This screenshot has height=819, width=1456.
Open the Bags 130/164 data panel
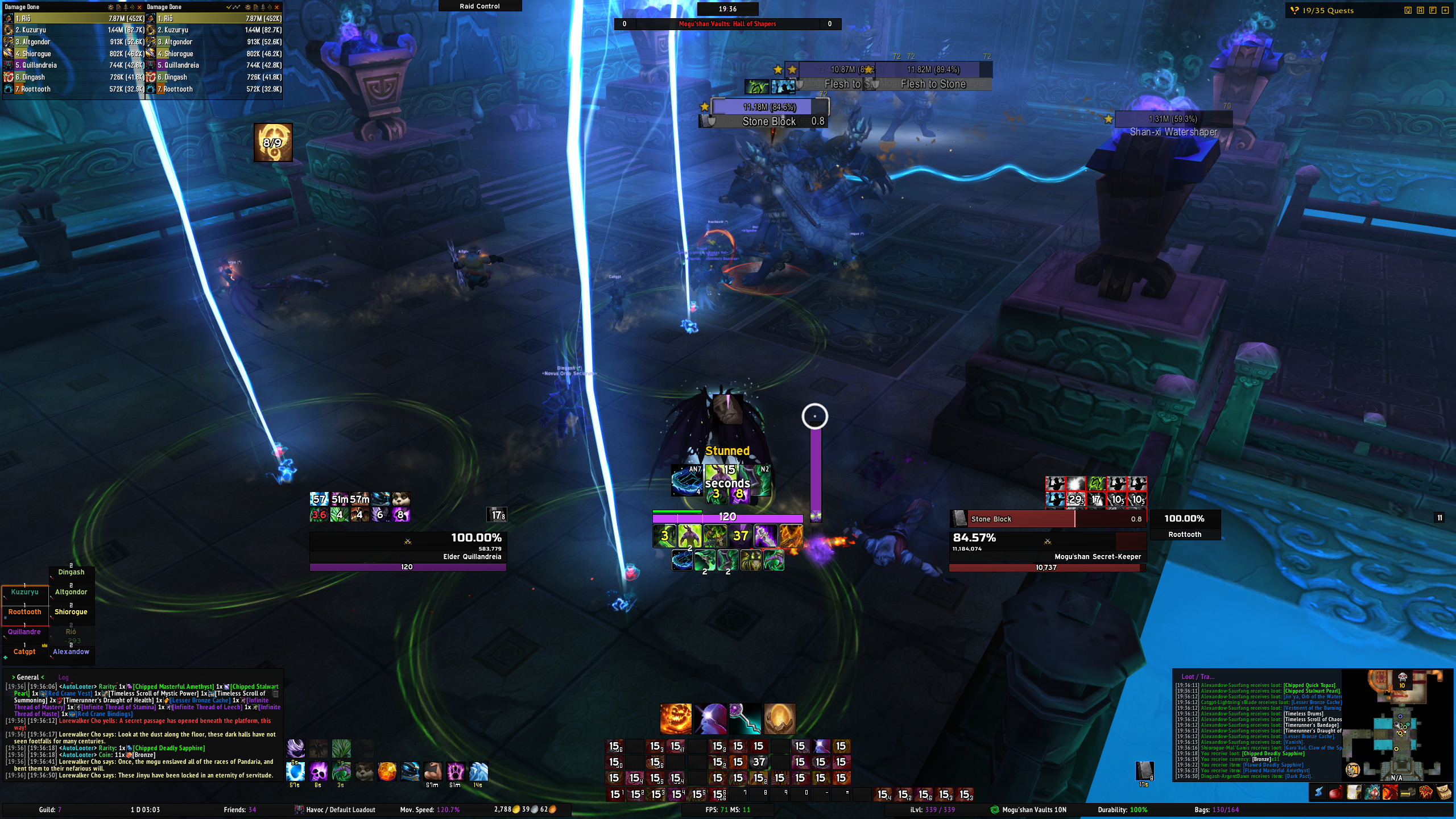click(x=1217, y=810)
